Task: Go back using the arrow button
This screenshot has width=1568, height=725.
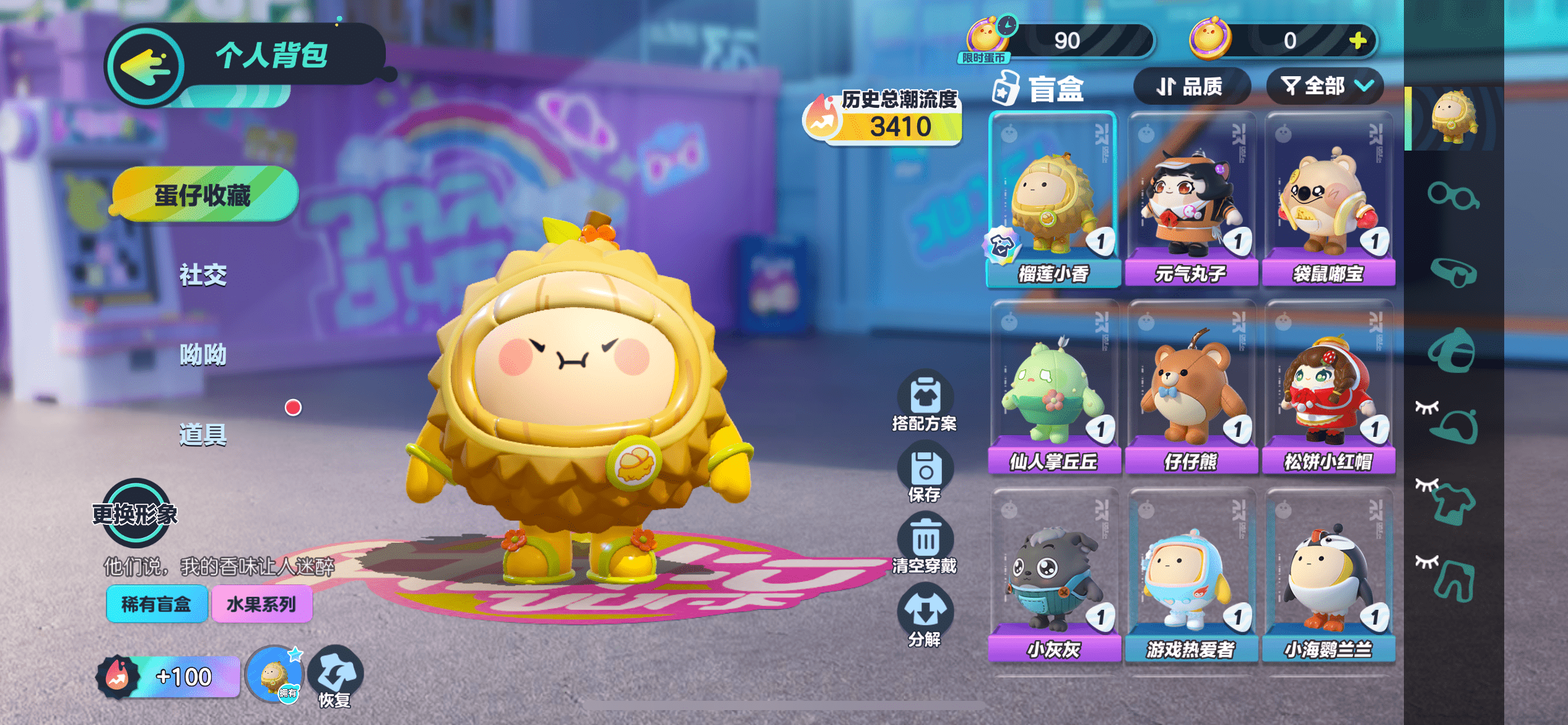Action: (146, 66)
